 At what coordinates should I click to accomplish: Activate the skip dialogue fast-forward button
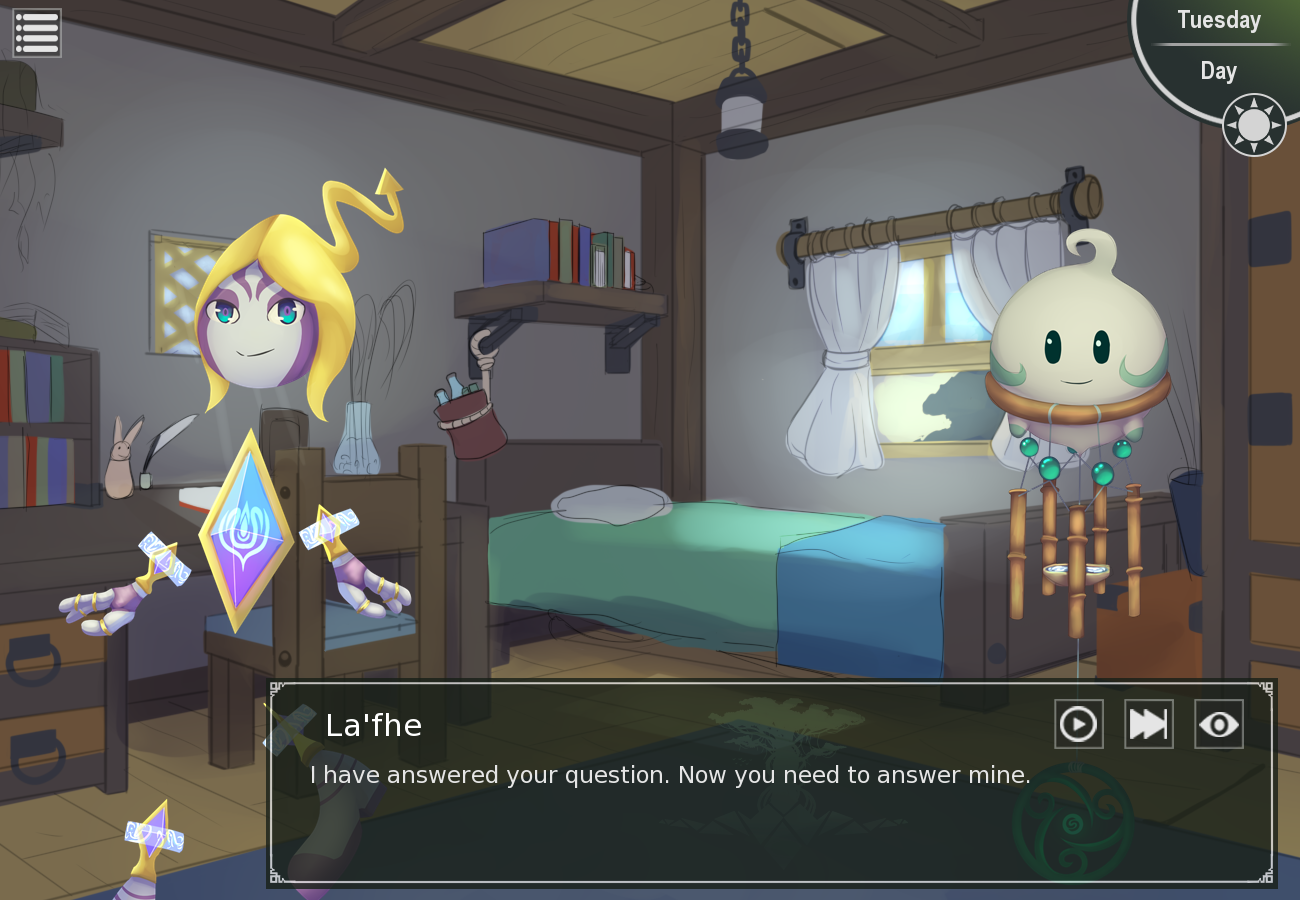coord(1148,724)
